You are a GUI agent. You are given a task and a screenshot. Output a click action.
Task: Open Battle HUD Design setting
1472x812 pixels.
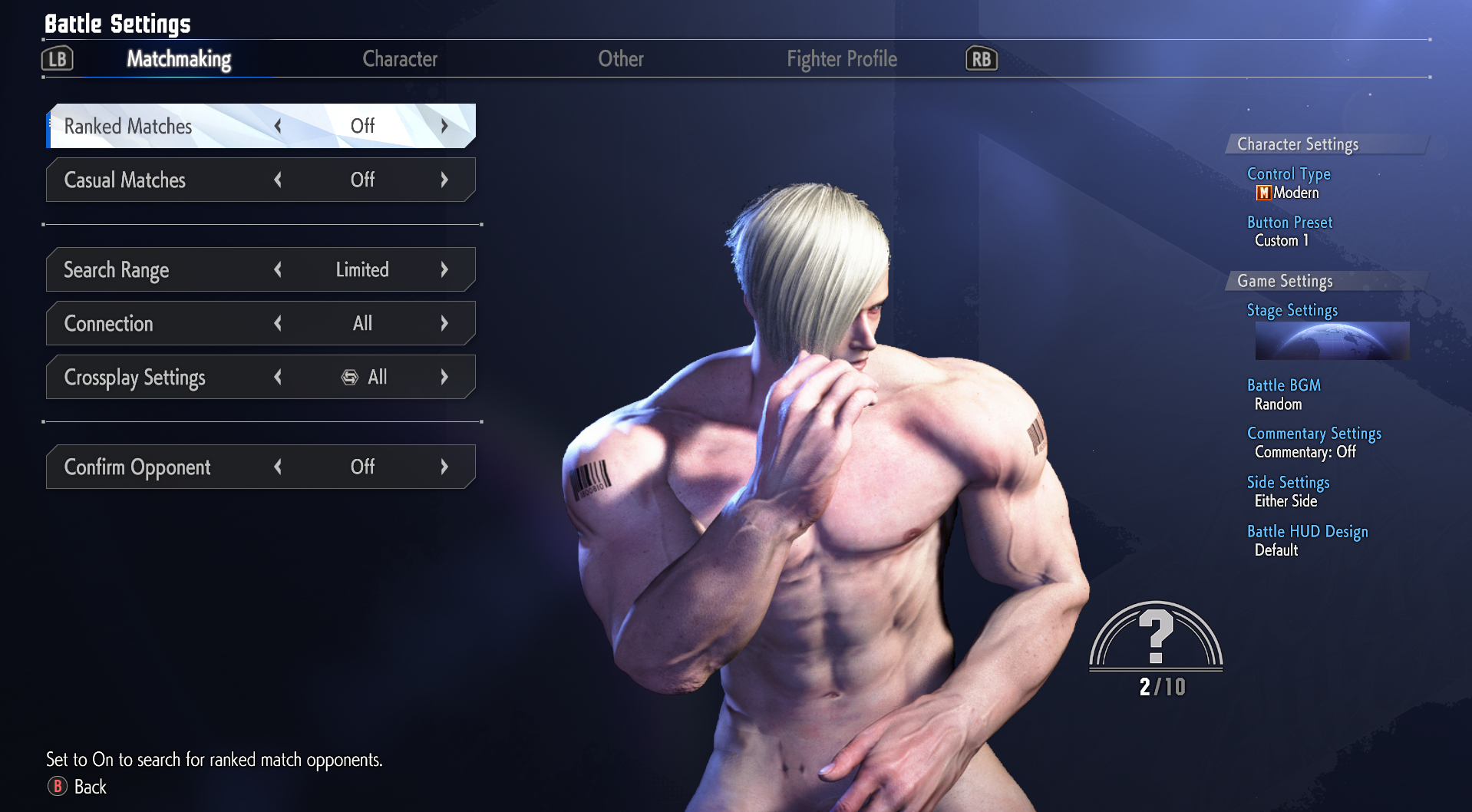1307,532
